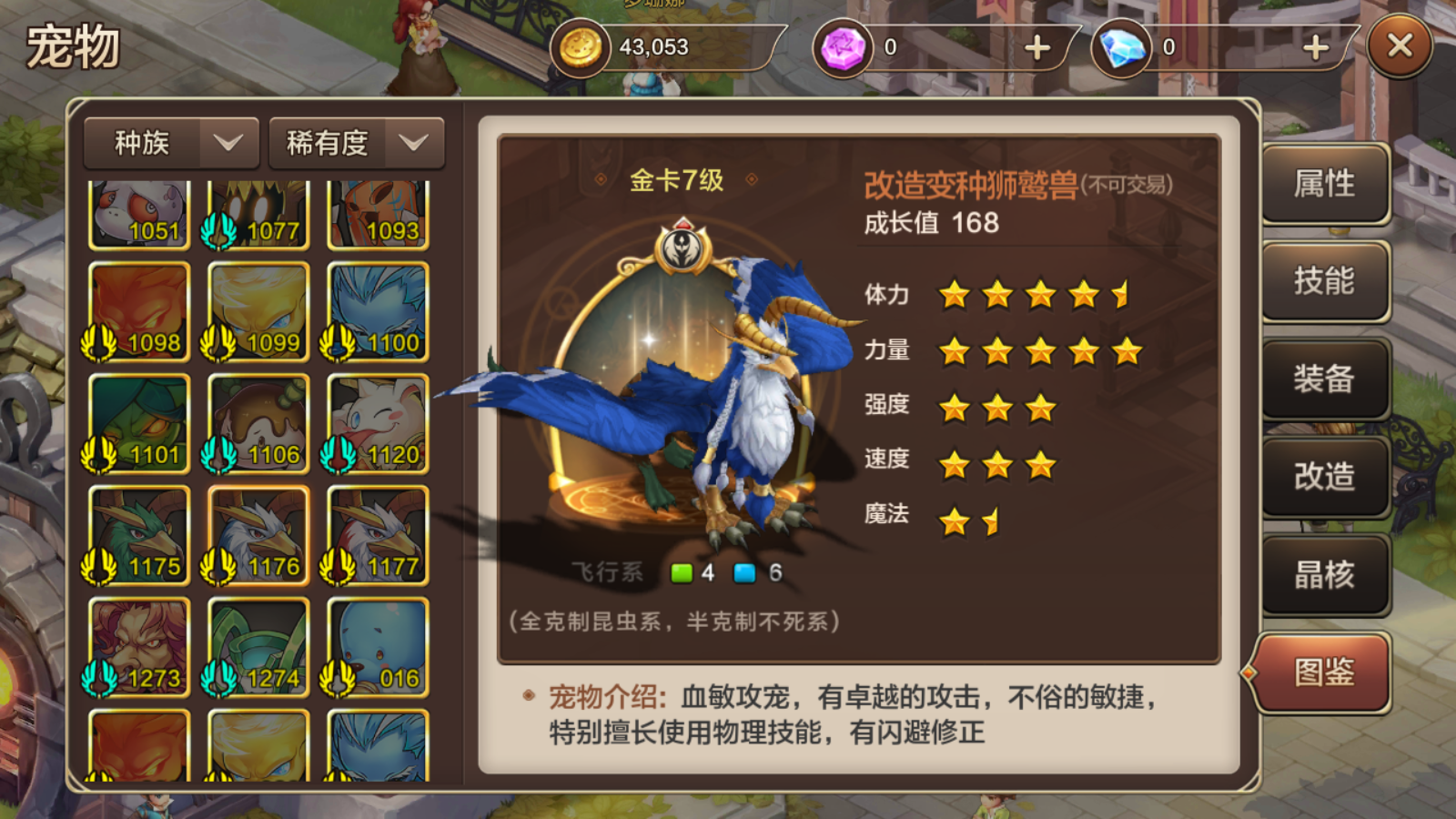The height and width of the screenshot is (819, 1456).
Task: Select pet 1100 blue spiky creature
Action: click(x=378, y=312)
